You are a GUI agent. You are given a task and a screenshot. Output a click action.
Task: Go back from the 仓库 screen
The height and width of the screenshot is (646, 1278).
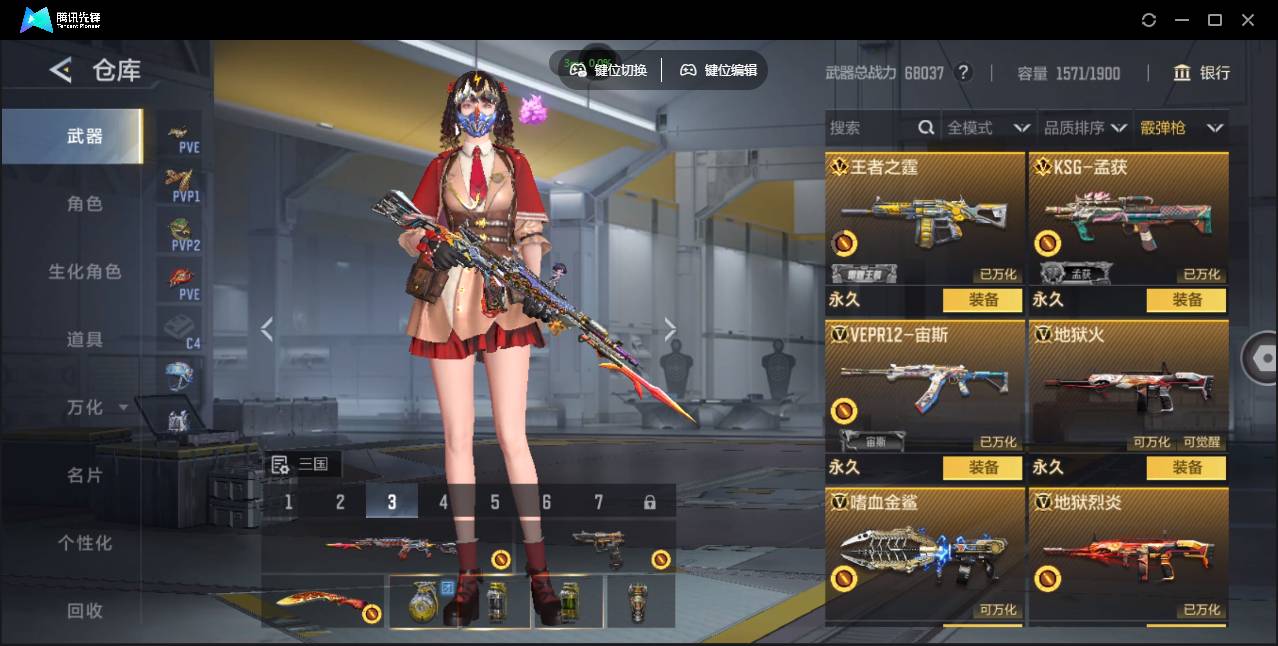coord(61,70)
